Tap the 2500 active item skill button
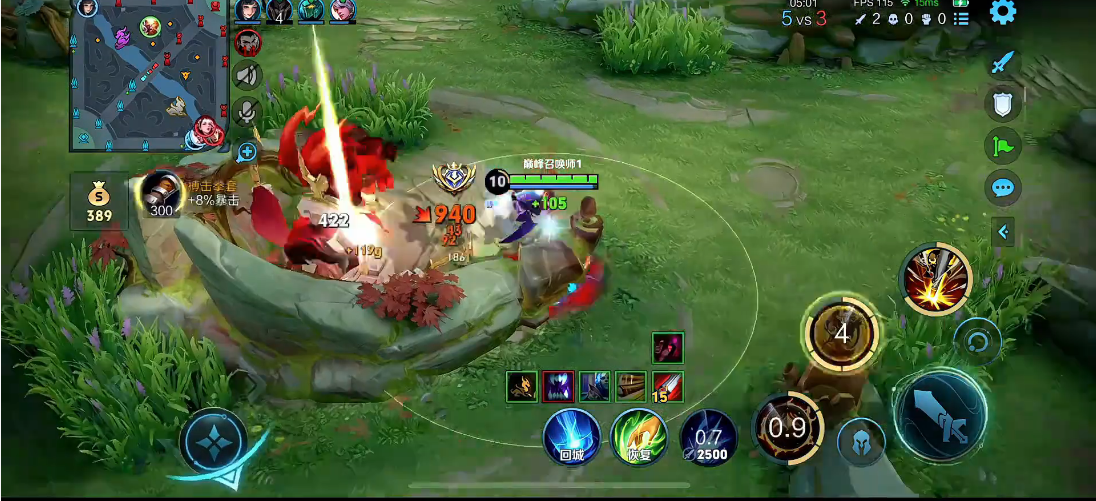The width and height of the screenshot is (1096, 501). [709, 438]
